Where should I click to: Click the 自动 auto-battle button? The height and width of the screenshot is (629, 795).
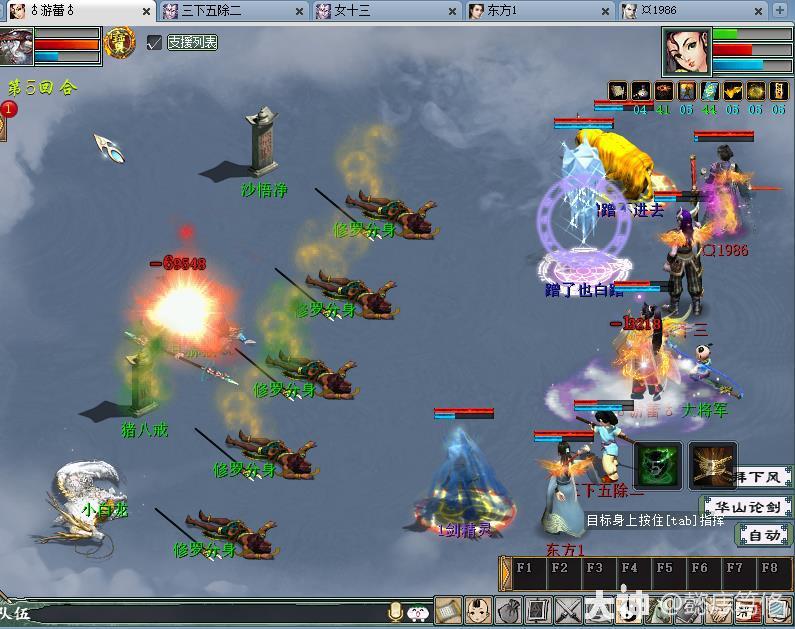pyautogui.click(x=764, y=536)
